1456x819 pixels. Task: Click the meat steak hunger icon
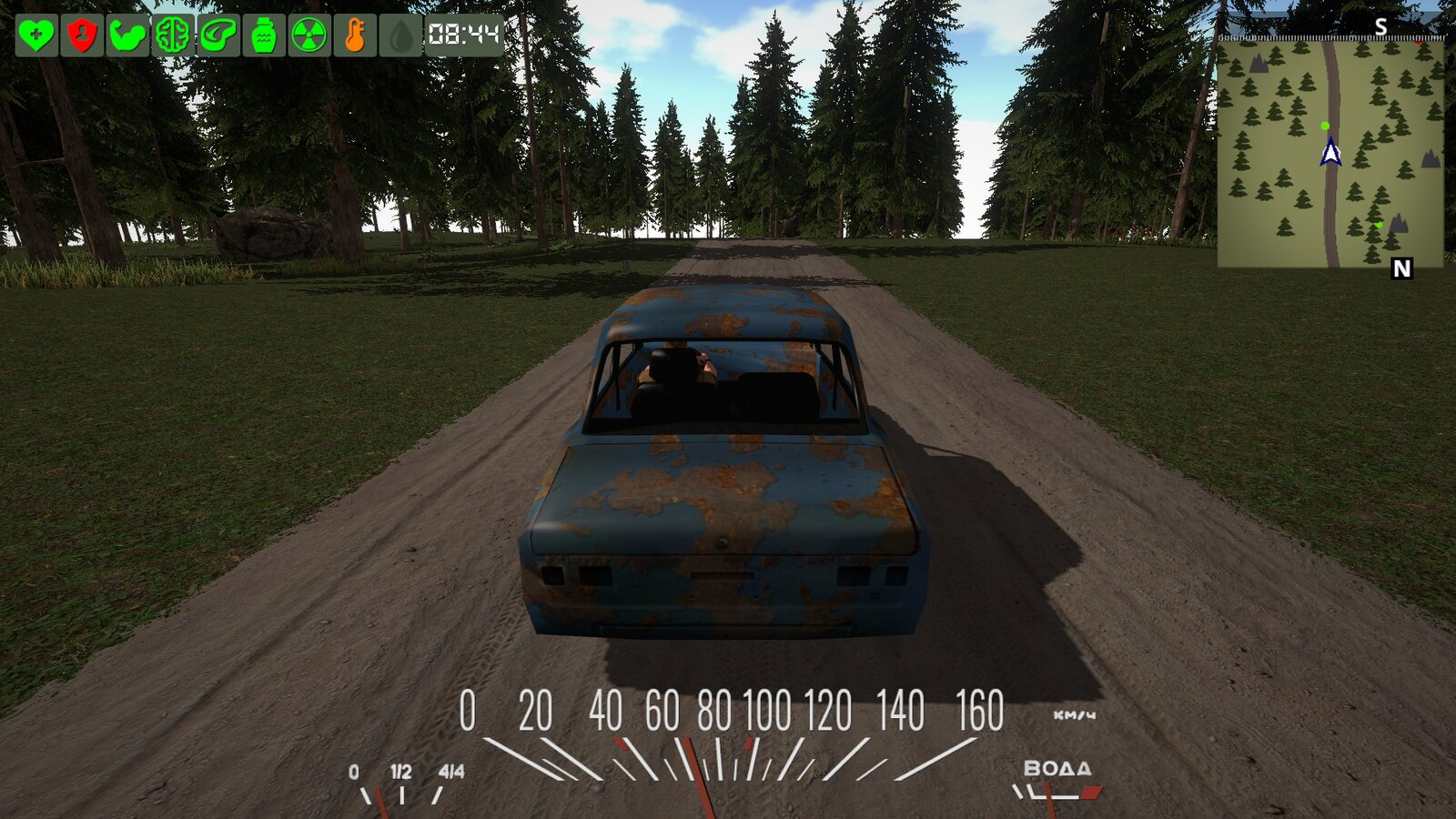pyautogui.click(x=218, y=35)
